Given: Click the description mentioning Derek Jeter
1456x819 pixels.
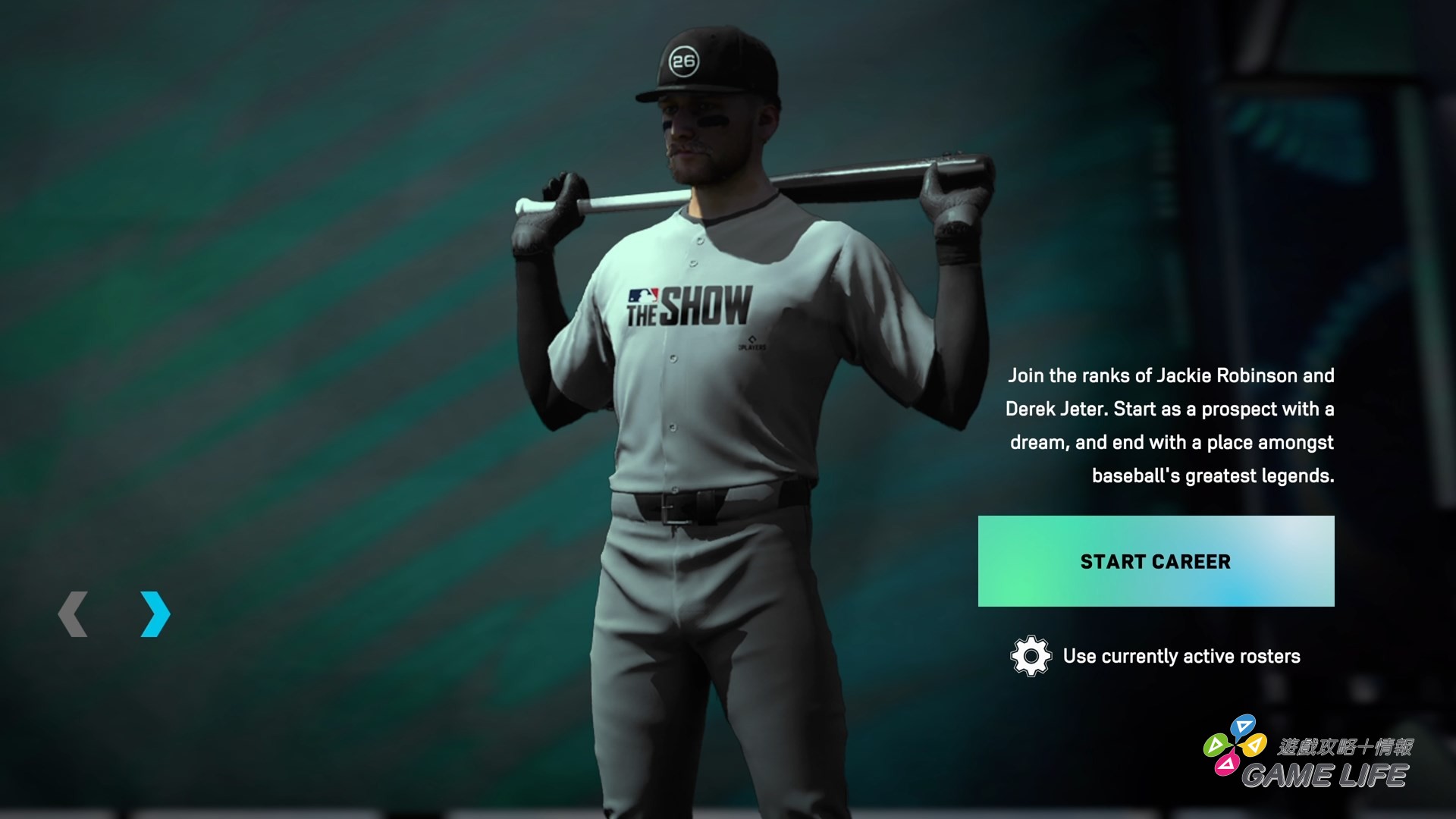Looking at the screenshot, I should pos(1172,409).
